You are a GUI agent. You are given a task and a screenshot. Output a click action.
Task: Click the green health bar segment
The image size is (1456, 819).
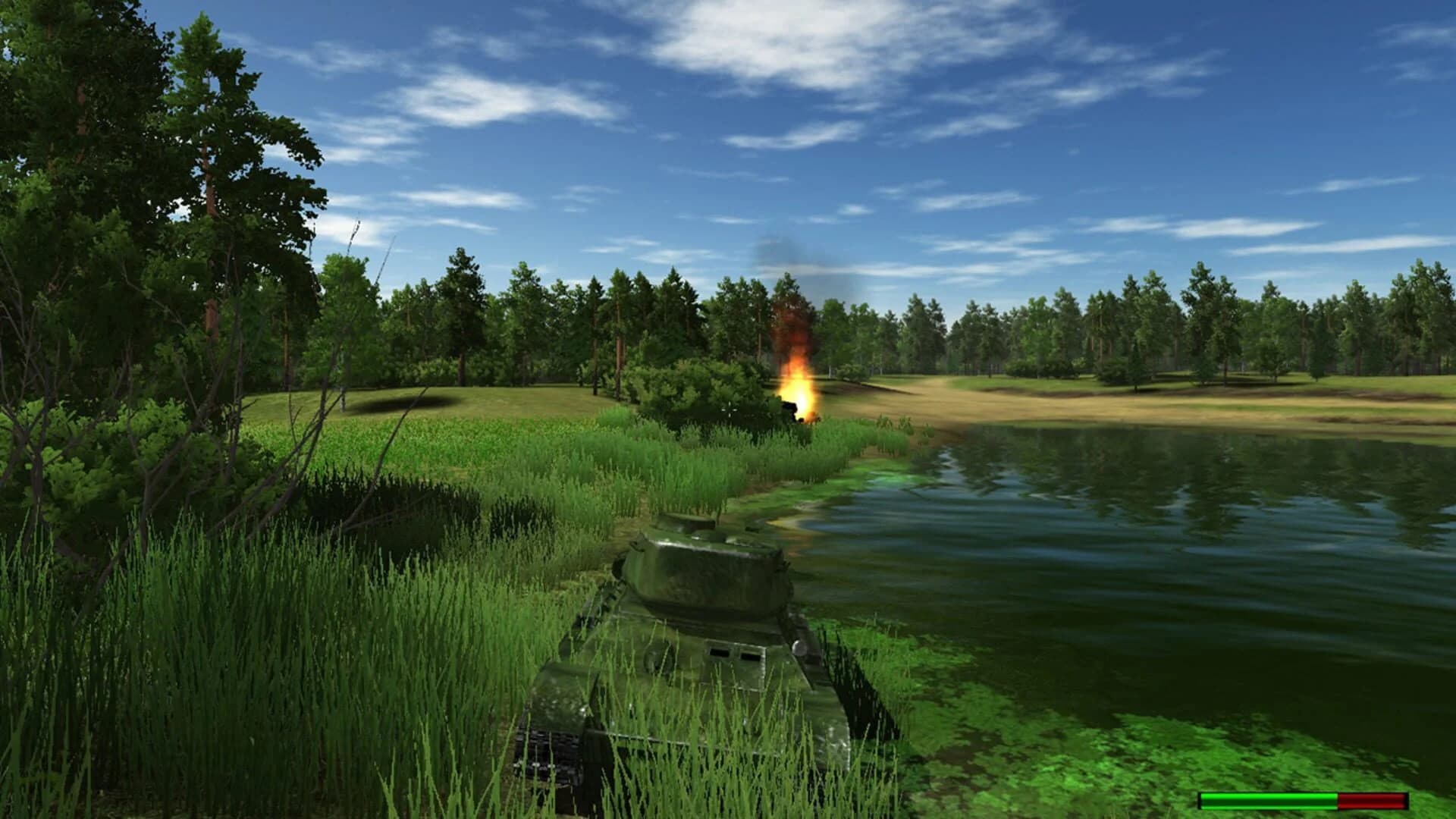point(1266,801)
